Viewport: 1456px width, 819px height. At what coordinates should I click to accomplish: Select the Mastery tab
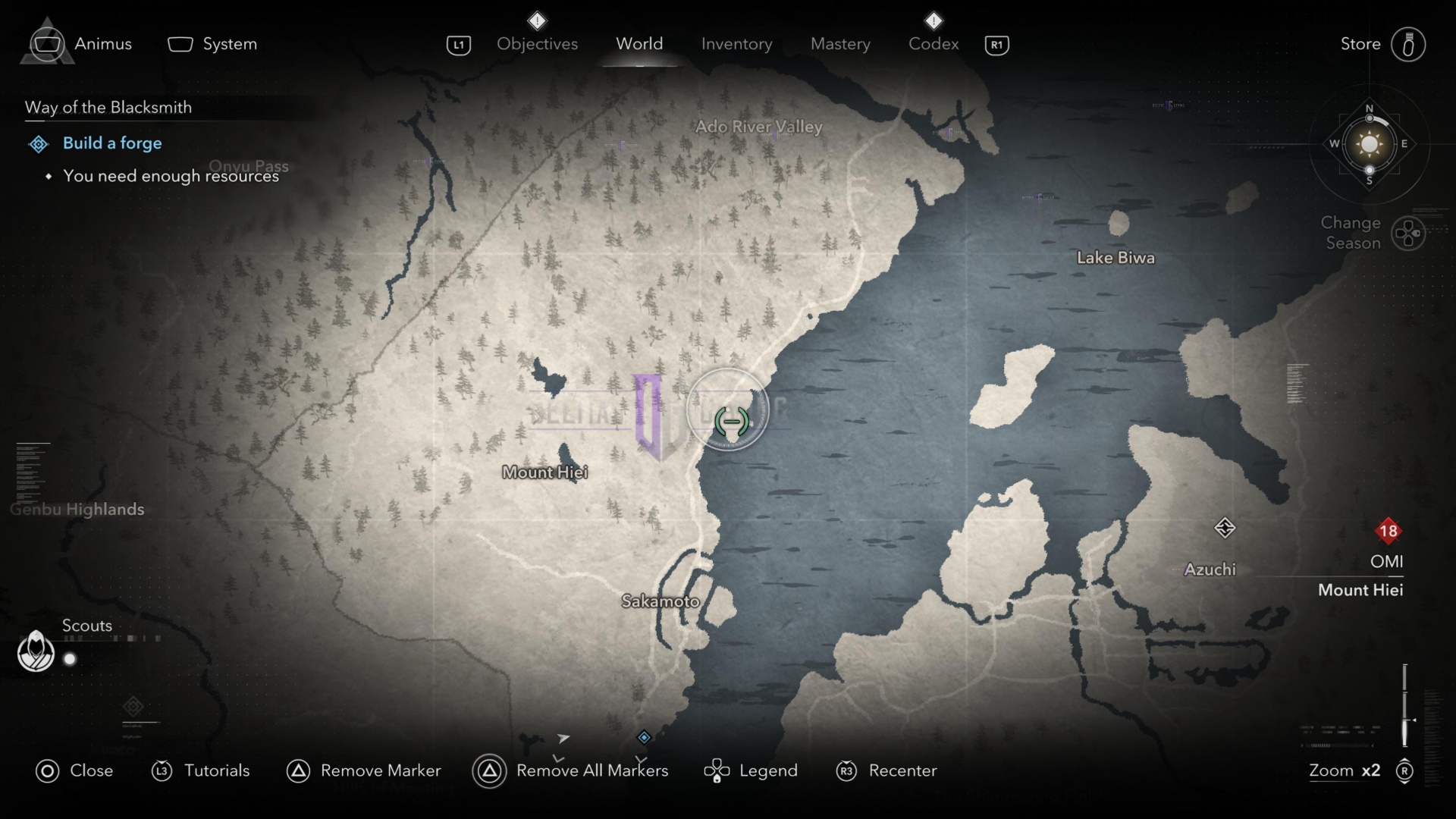point(839,43)
